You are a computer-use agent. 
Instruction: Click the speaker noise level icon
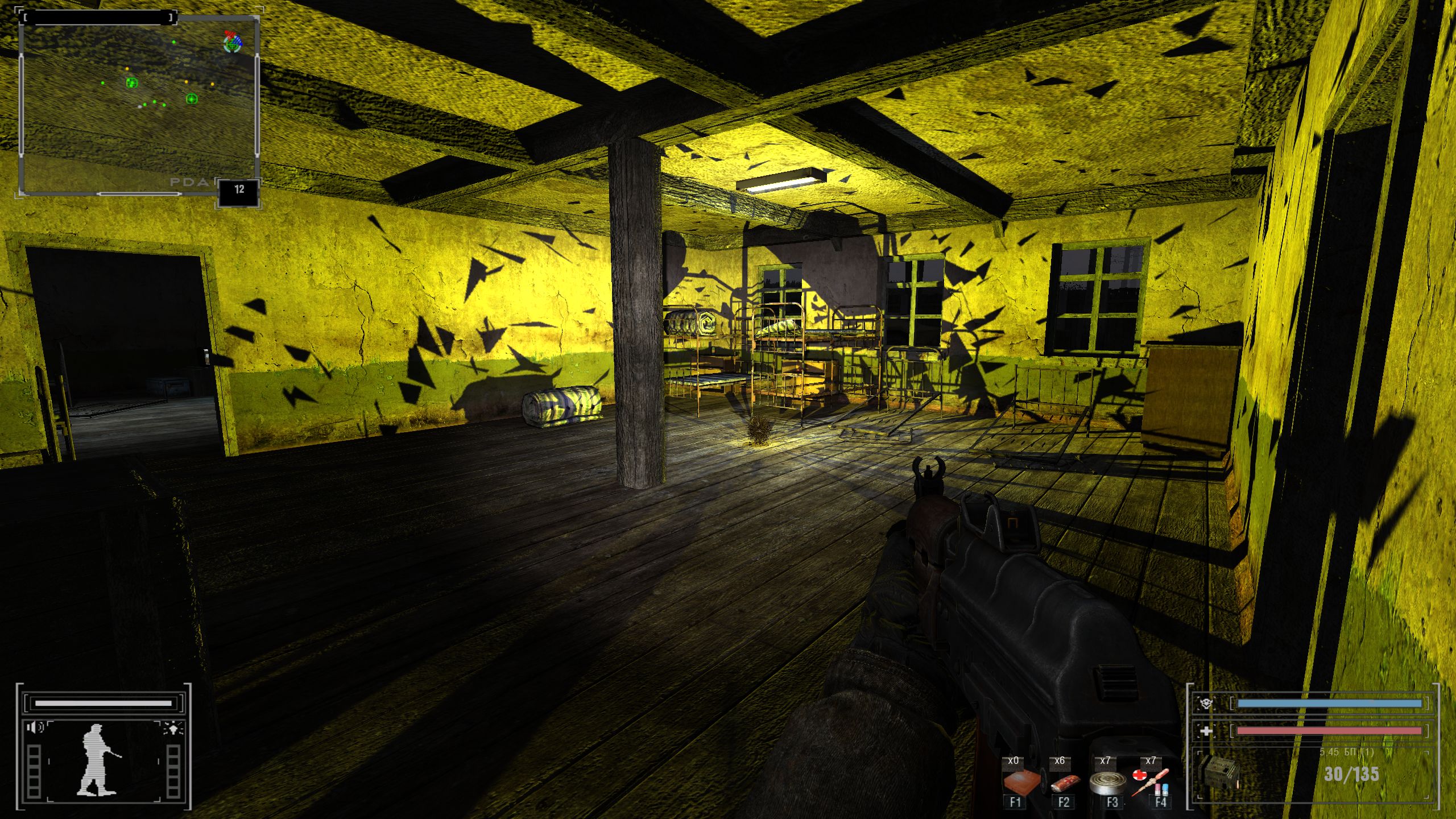pos(35,727)
